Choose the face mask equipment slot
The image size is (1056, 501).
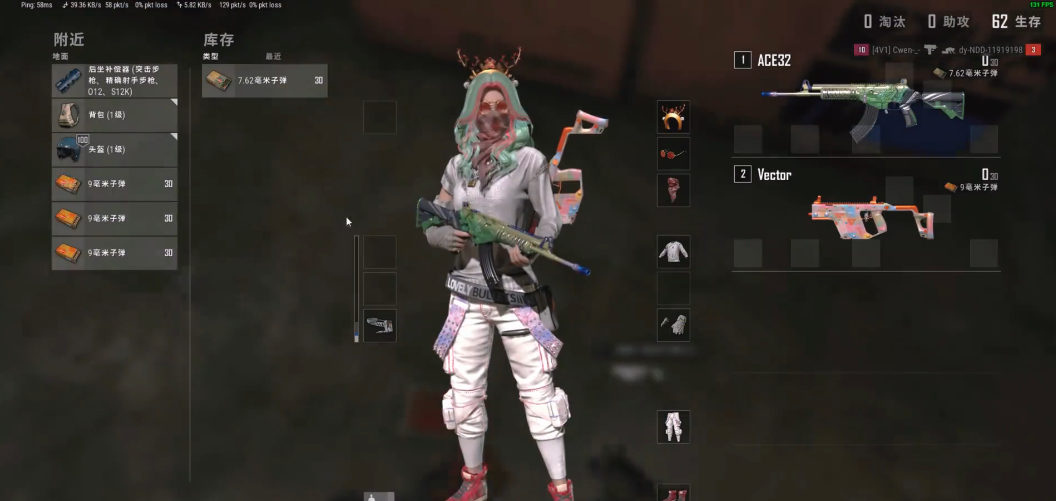click(673, 189)
